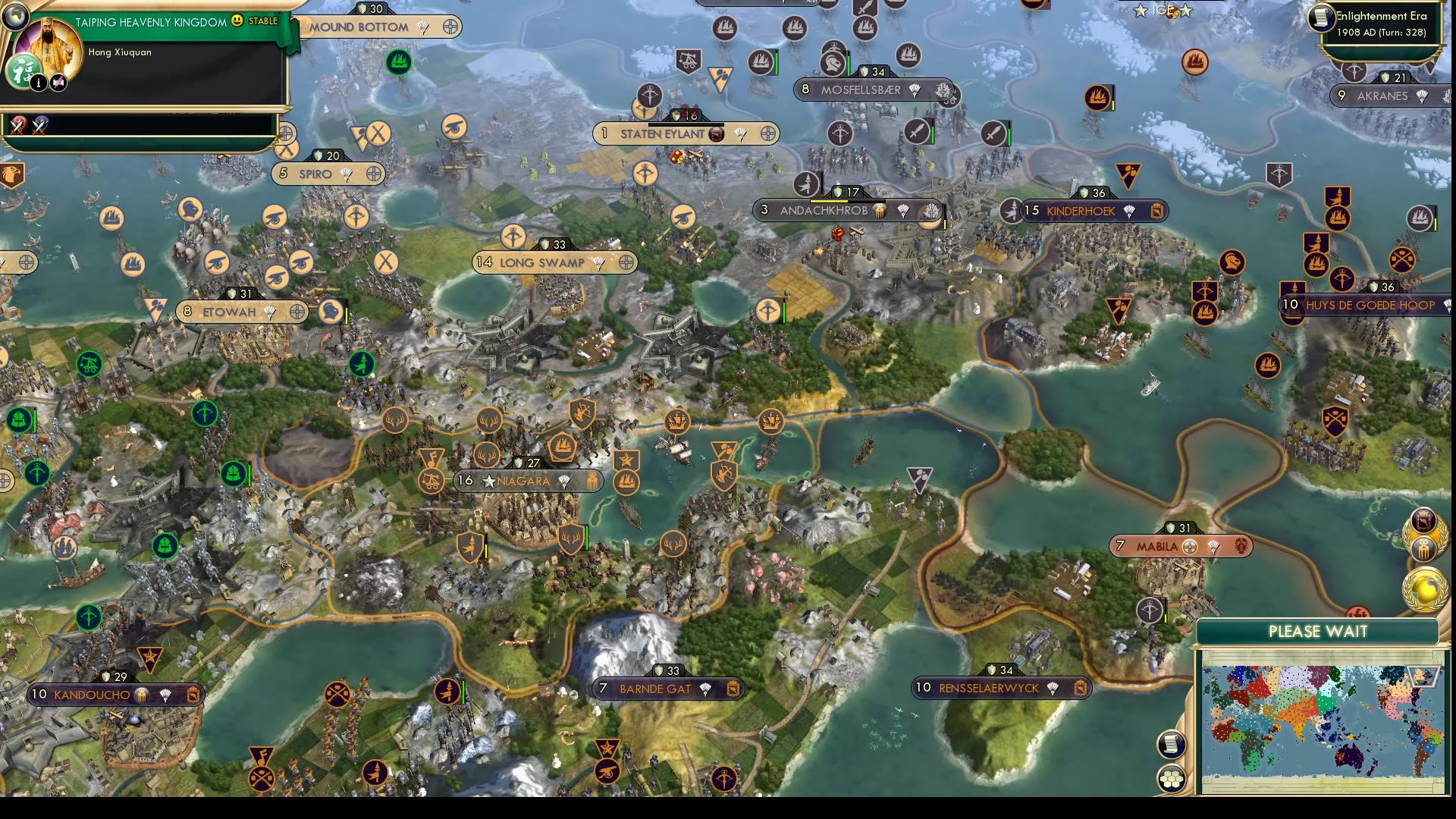The image size is (1456, 819).
Task: Open religion summary via the green Fu symbol
Action: click(24, 72)
